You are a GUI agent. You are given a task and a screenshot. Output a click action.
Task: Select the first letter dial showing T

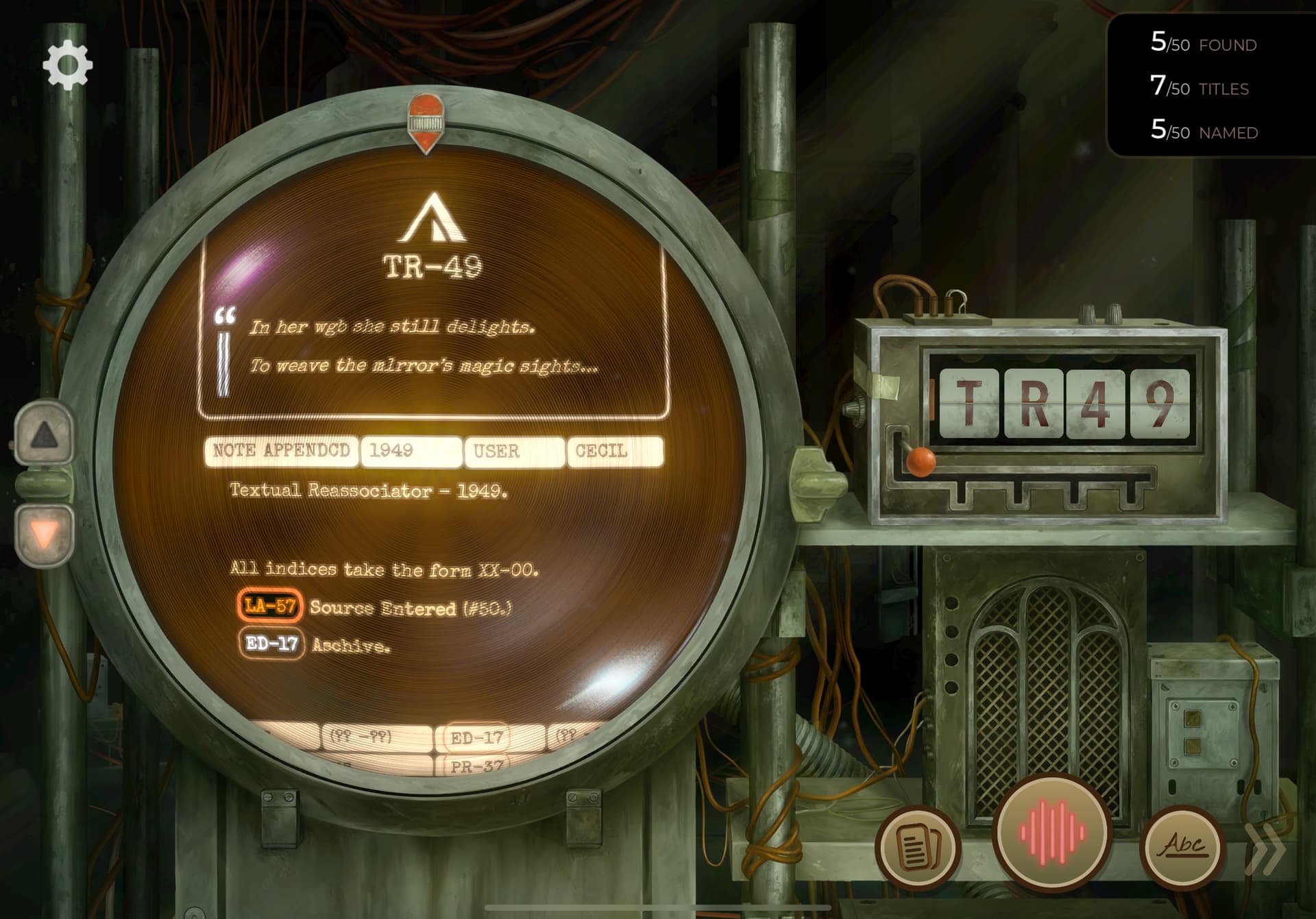(969, 402)
